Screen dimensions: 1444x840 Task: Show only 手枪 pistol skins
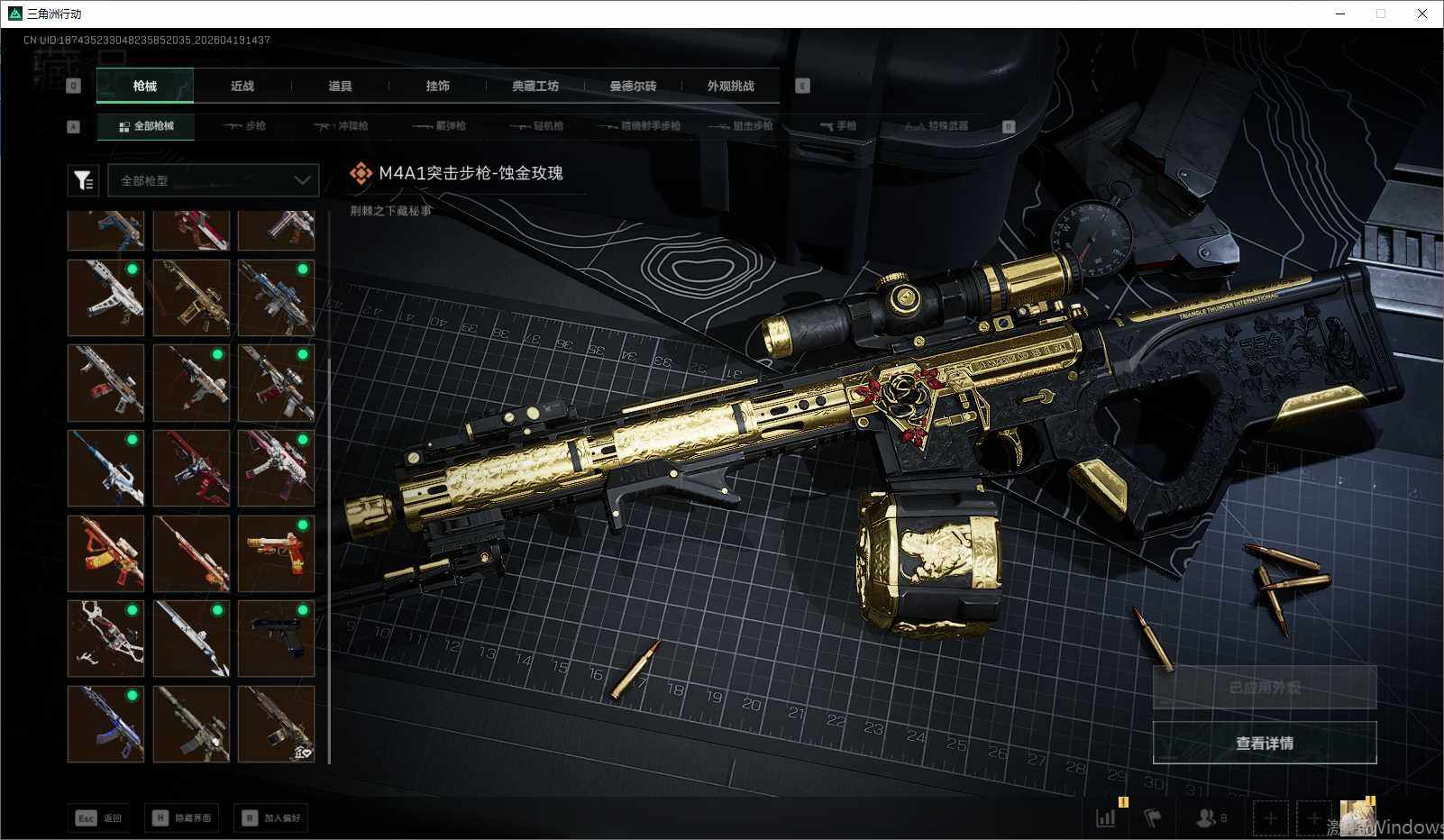tap(838, 126)
